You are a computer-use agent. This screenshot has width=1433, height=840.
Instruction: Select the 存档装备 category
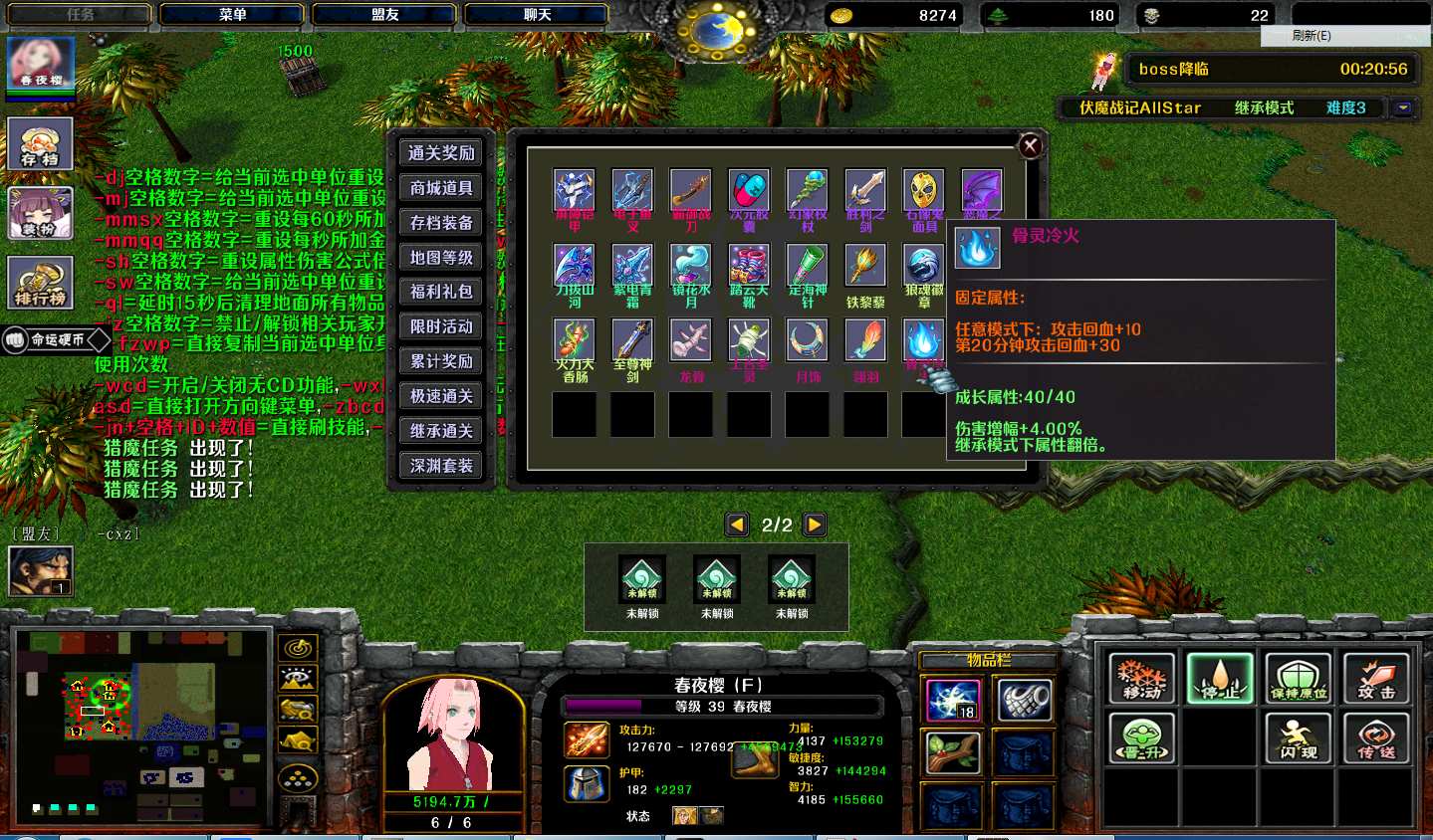(x=441, y=223)
